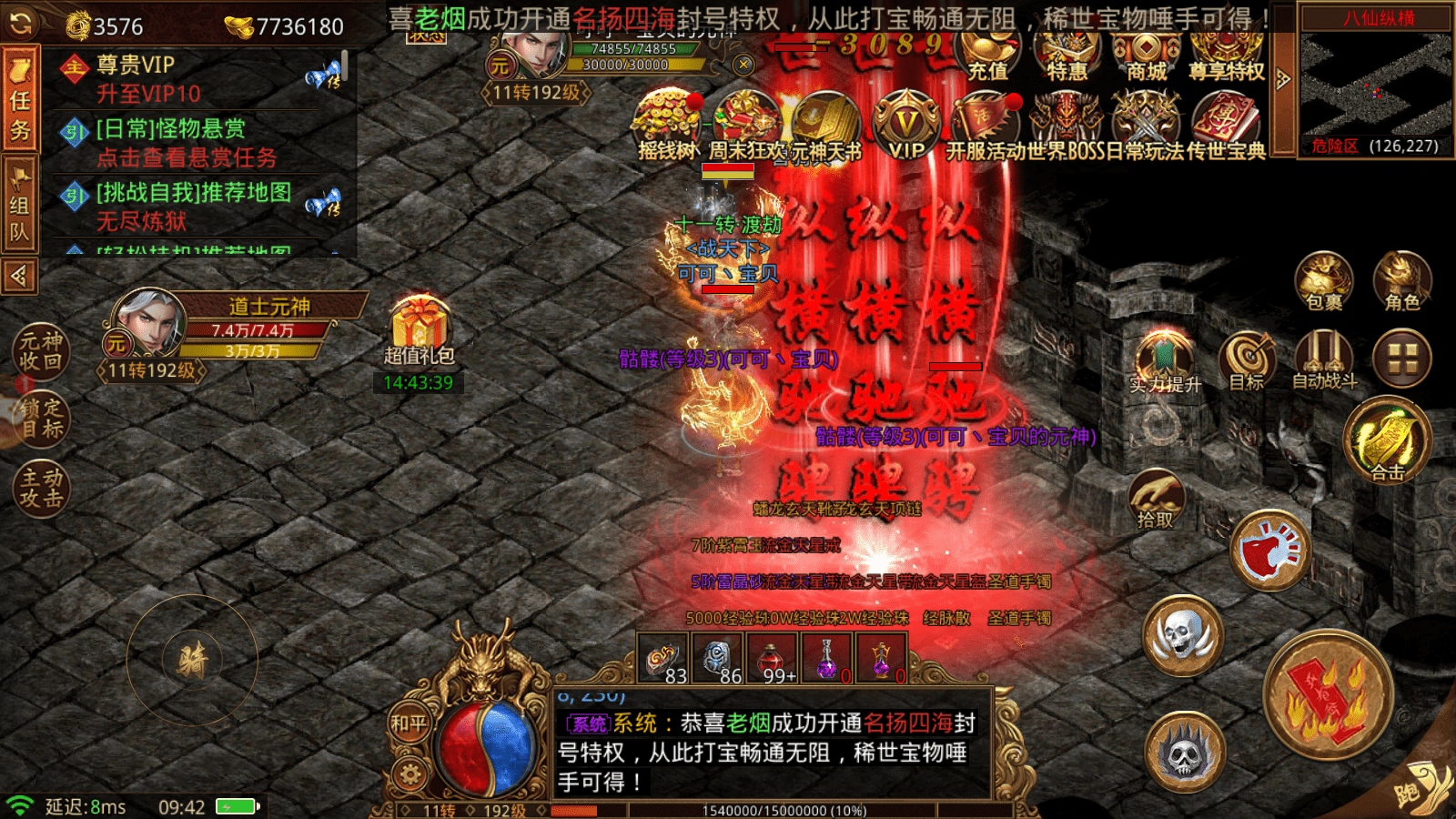
Task: Open the 包裹 bag icon
Action: (1323, 280)
